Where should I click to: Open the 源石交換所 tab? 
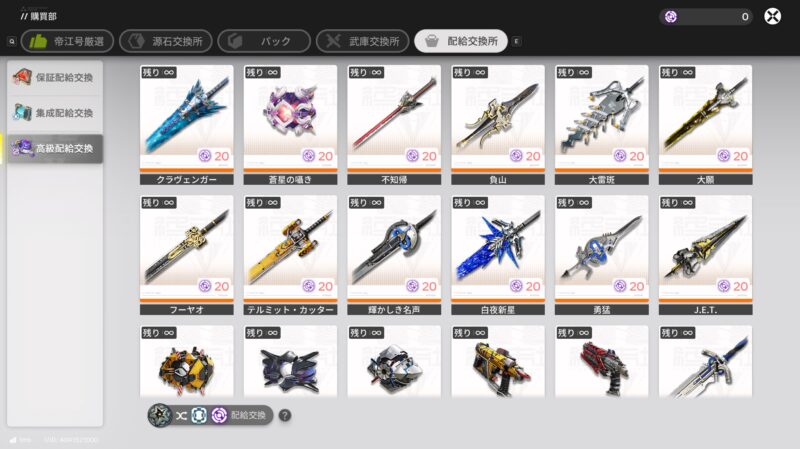point(165,41)
